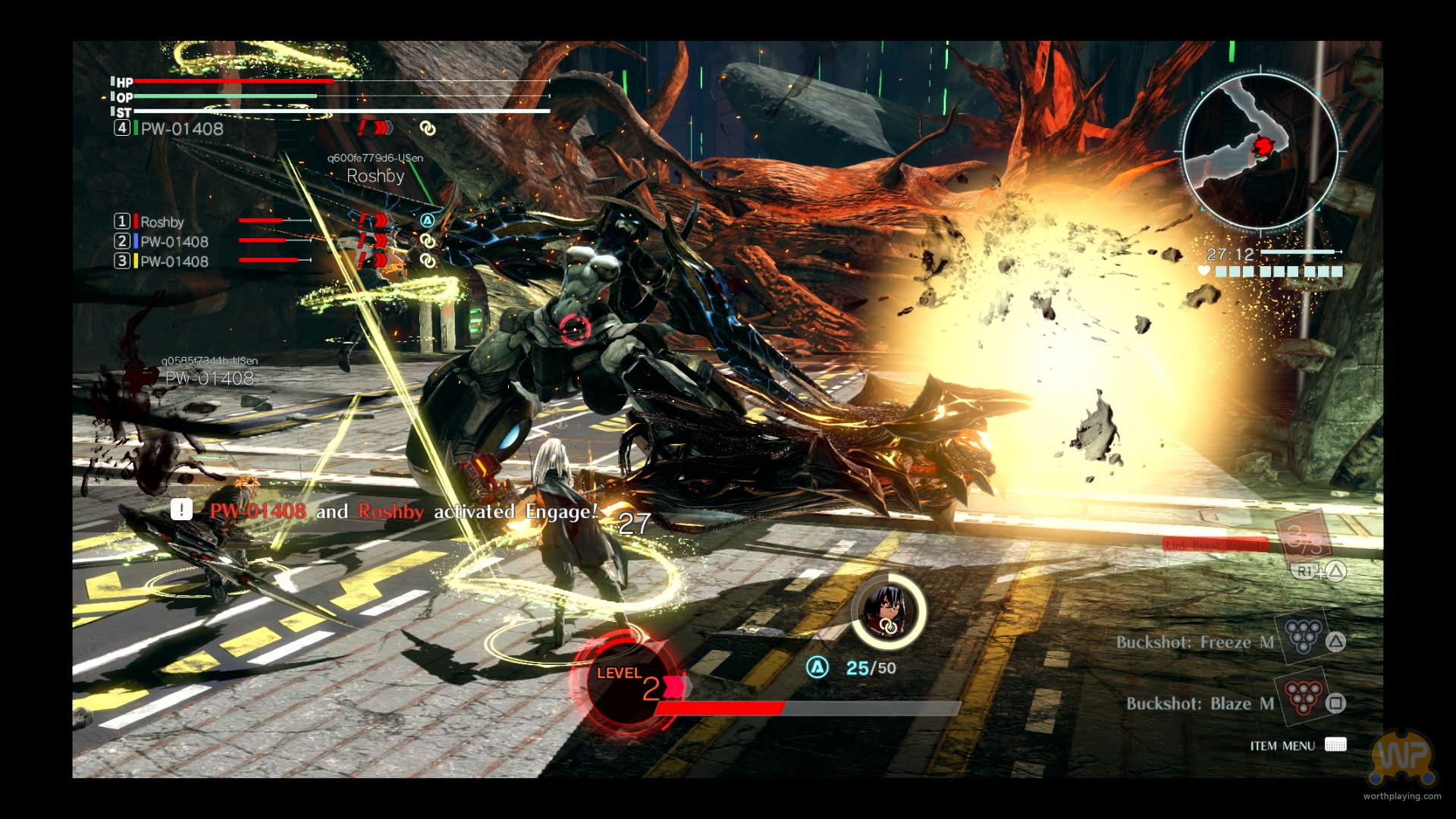The width and height of the screenshot is (1456, 819).
Task: Select Roshby in the party list
Action: (x=162, y=222)
